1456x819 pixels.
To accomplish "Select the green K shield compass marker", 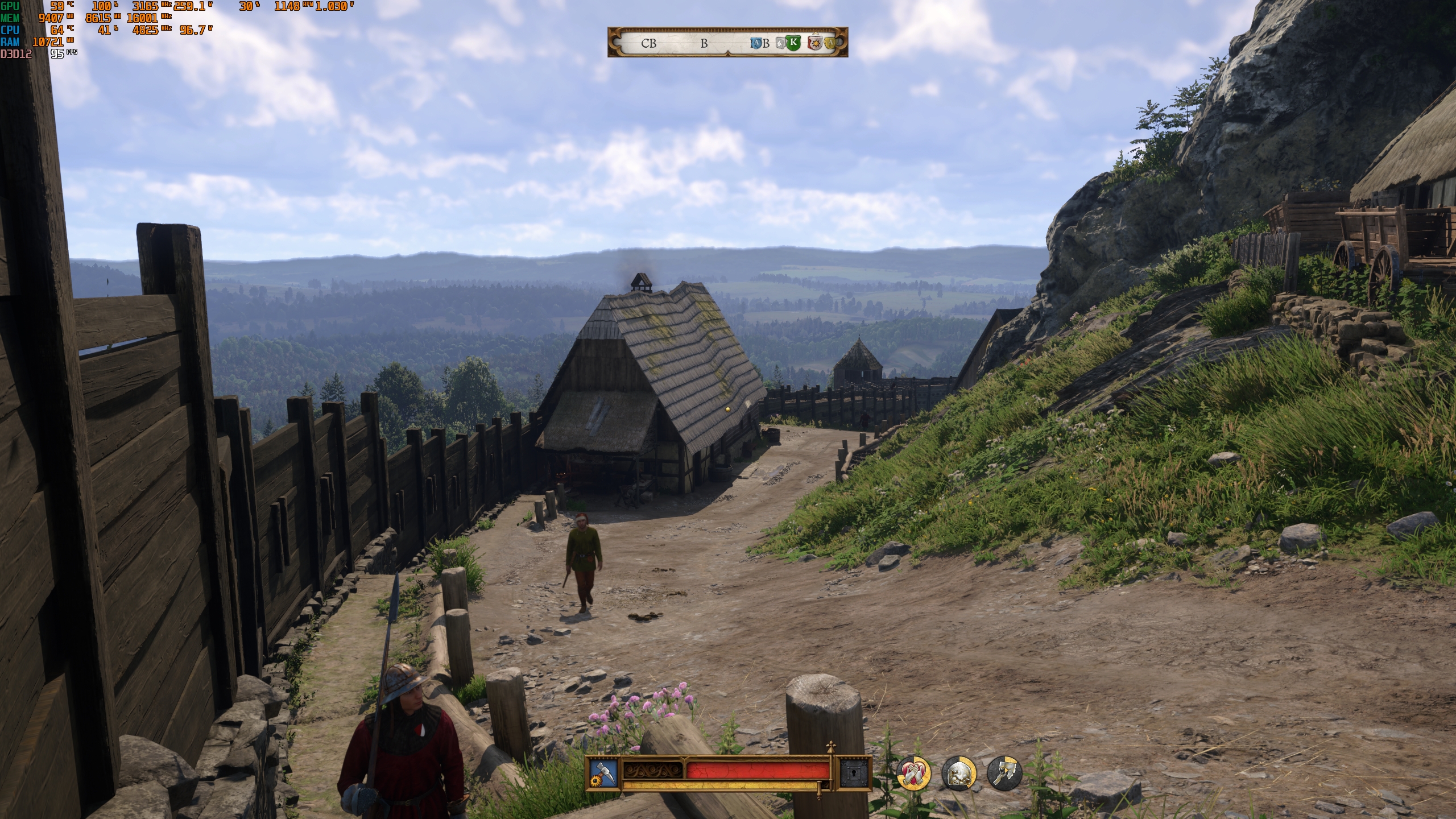I will 793,43.
